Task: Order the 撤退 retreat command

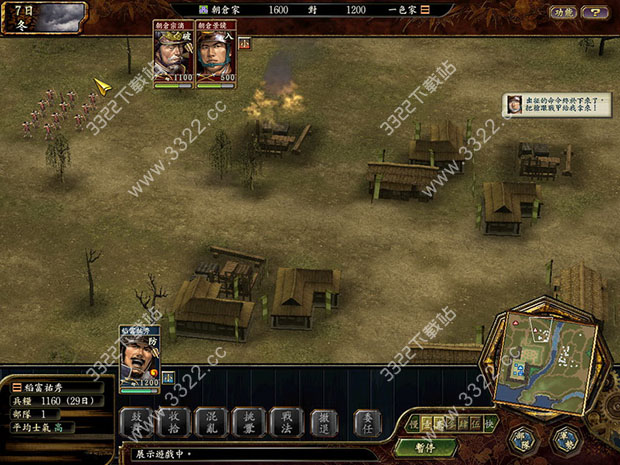Action: (x=324, y=422)
